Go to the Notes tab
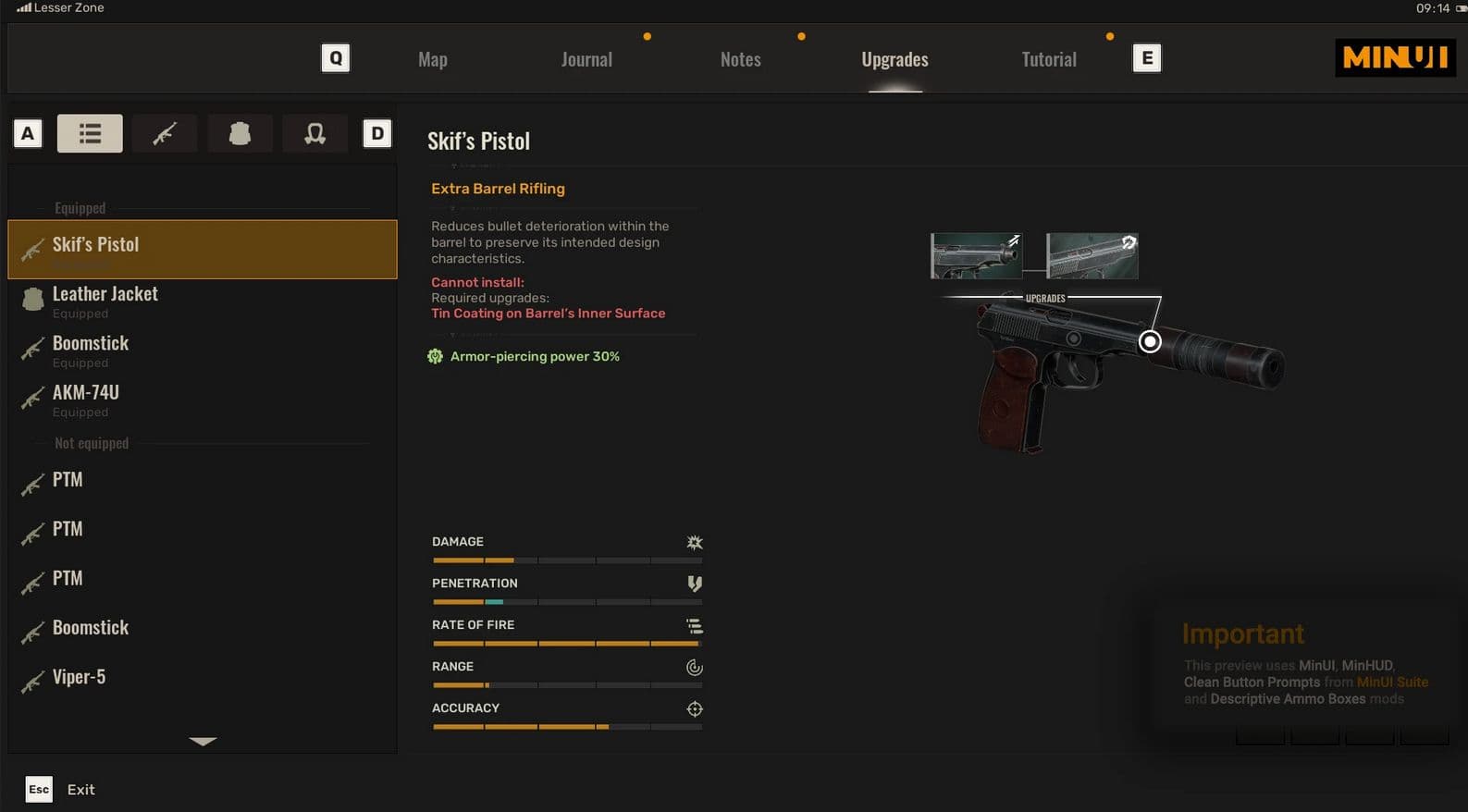Image resolution: width=1468 pixels, height=812 pixels. tap(740, 59)
